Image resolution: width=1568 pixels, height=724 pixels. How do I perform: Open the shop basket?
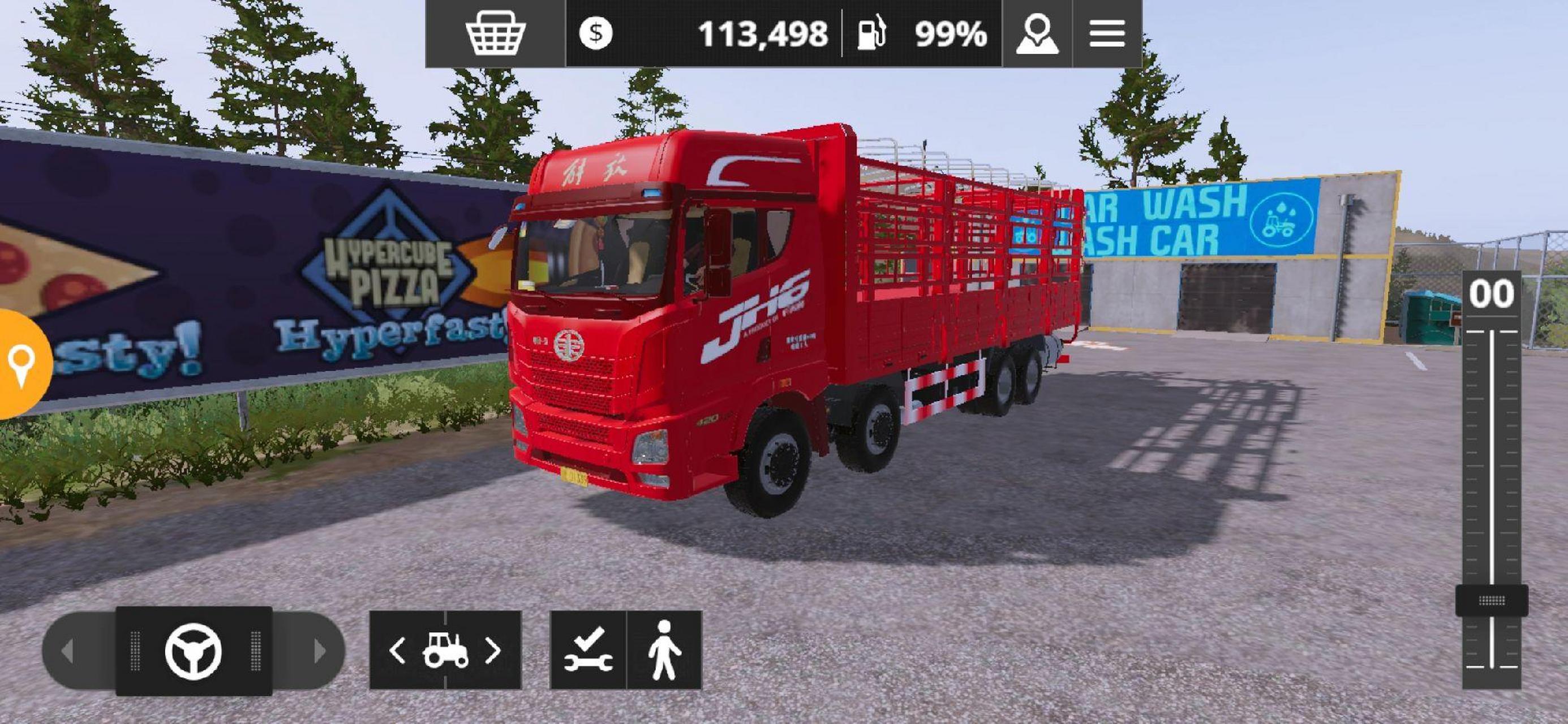coord(495,33)
